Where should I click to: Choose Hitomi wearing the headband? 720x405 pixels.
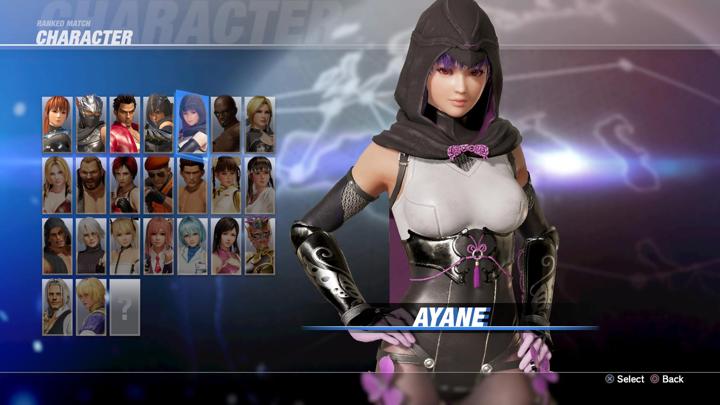click(260, 185)
